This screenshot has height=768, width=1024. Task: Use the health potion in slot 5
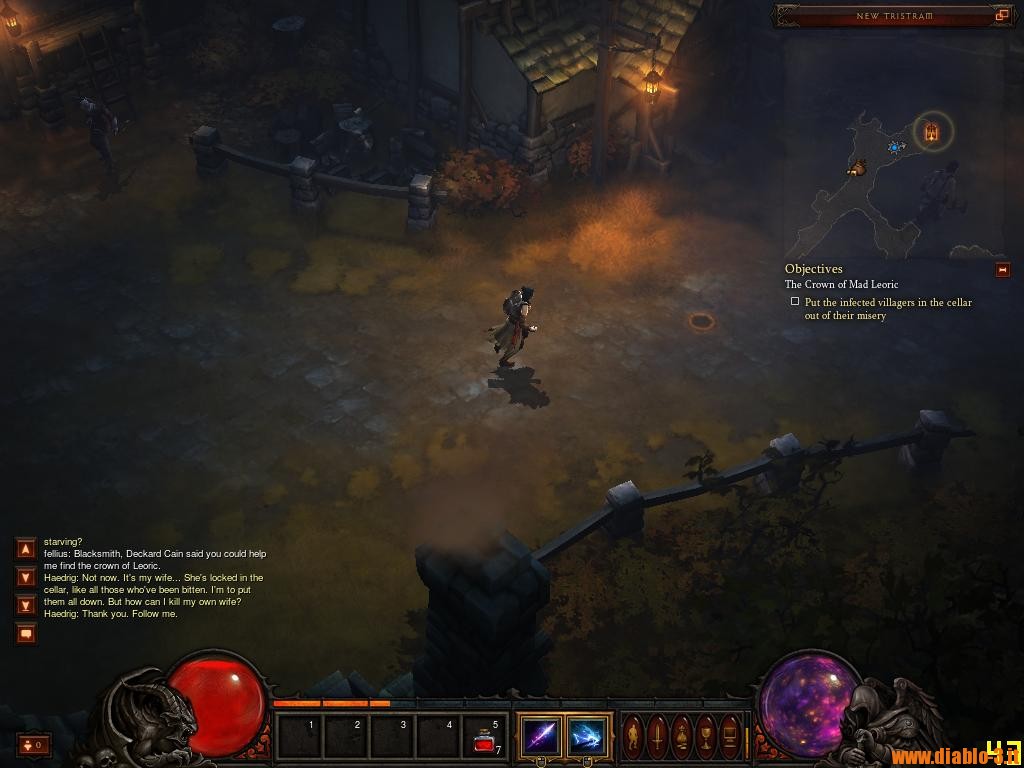(x=486, y=737)
